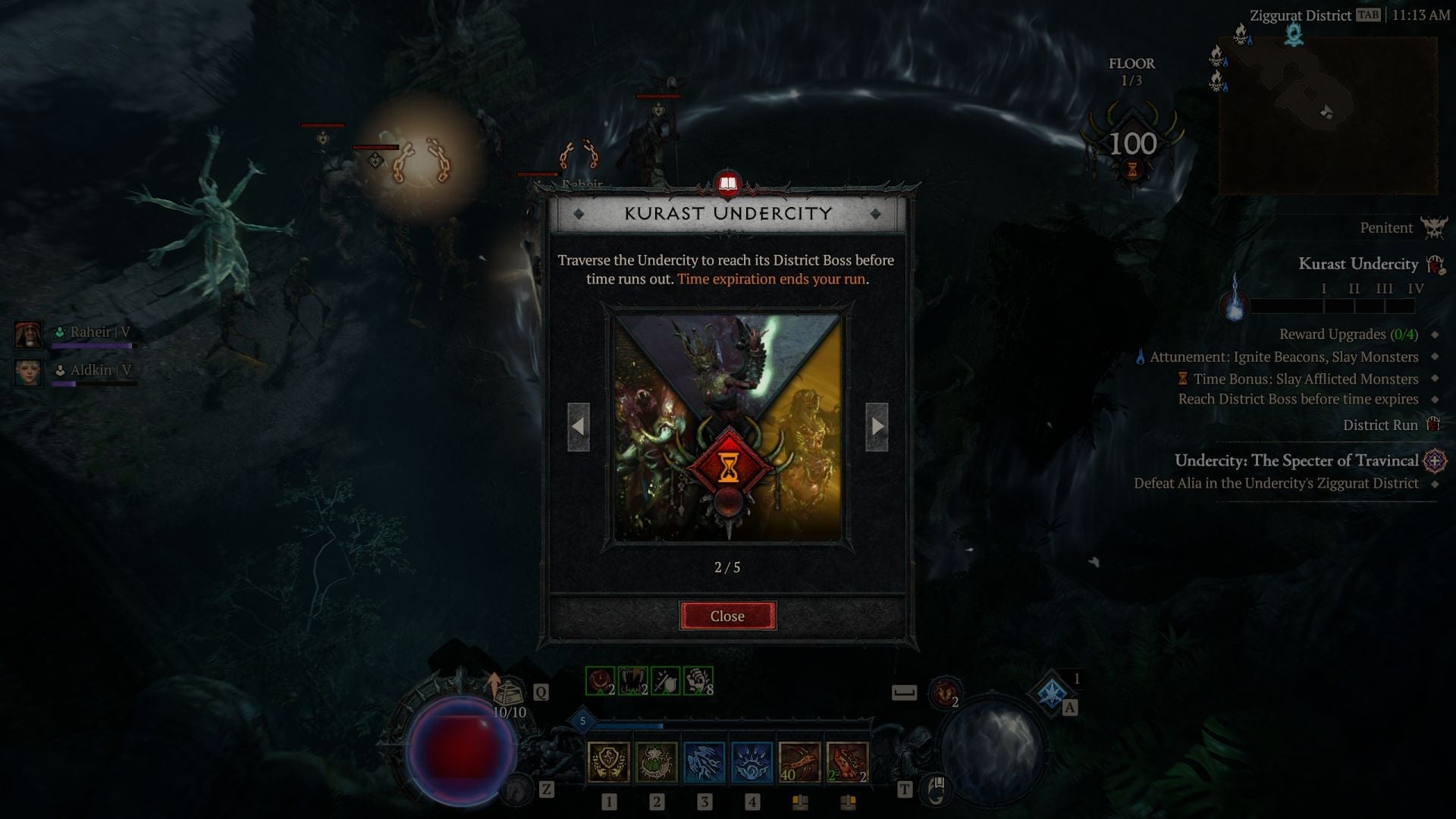The height and width of the screenshot is (819, 1456).
Task: Click the TAB map keybind label
Action: pyautogui.click(x=1367, y=14)
